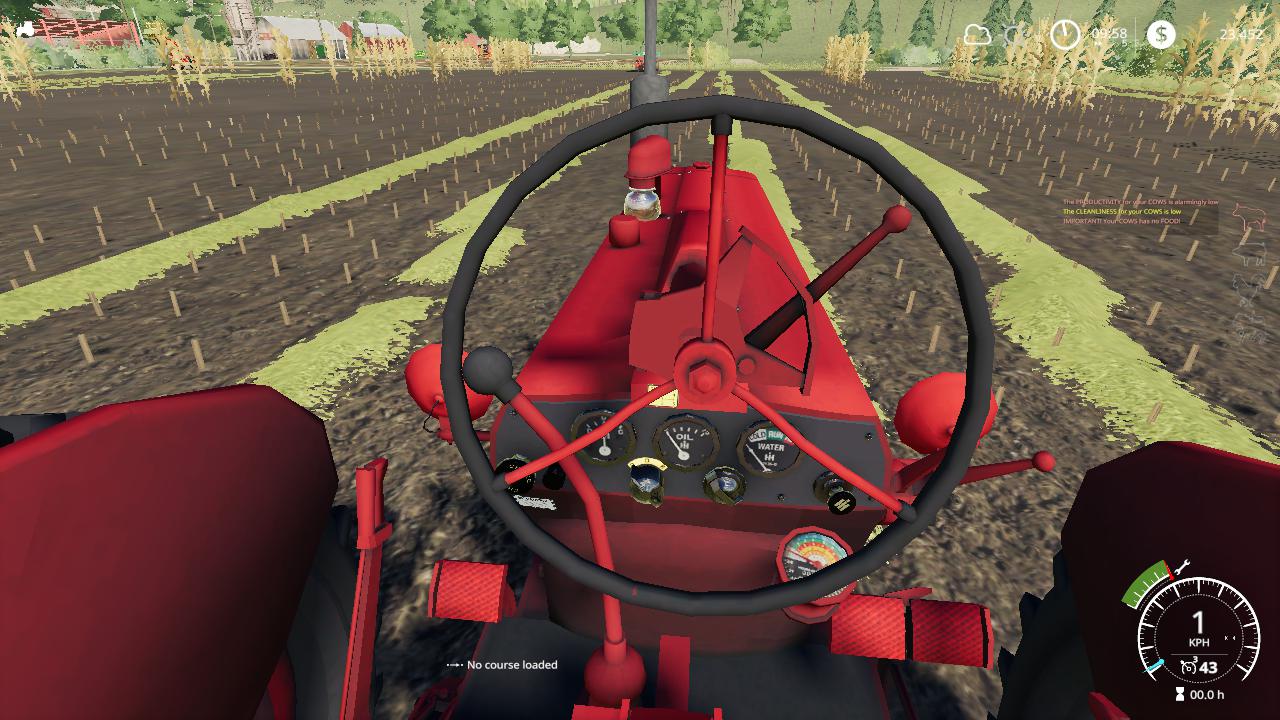Click the OIL pressure gauge on the dashboard

[685, 440]
